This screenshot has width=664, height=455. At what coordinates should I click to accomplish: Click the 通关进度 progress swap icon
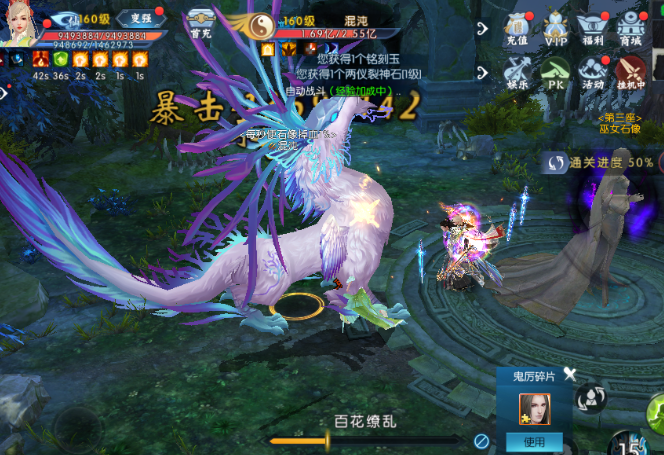pos(553,162)
